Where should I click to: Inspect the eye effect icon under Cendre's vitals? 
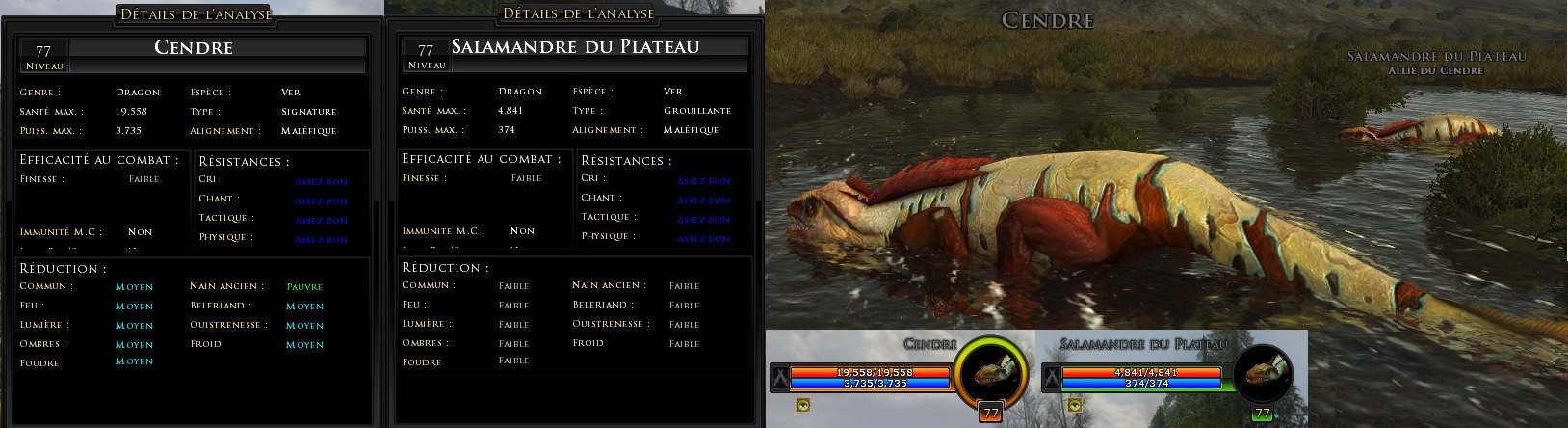(802, 405)
